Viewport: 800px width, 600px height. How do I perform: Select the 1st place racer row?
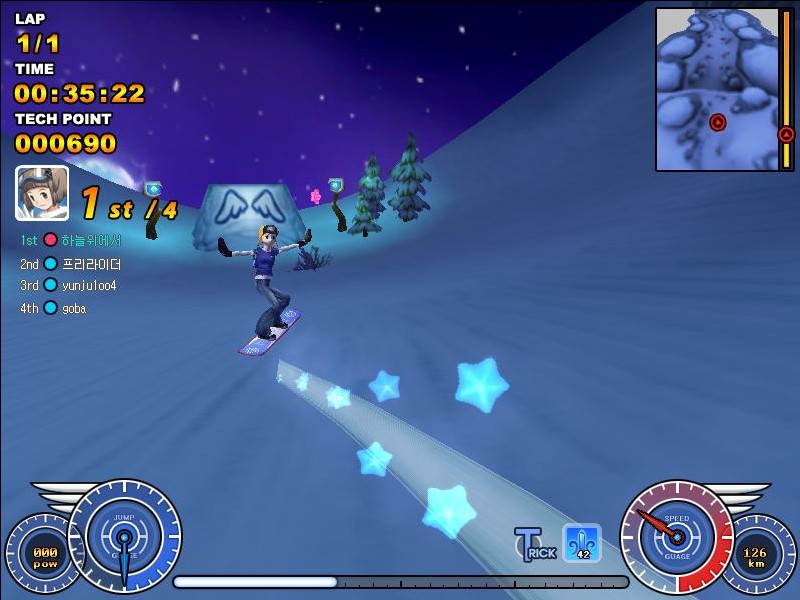(x=72, y=241)
